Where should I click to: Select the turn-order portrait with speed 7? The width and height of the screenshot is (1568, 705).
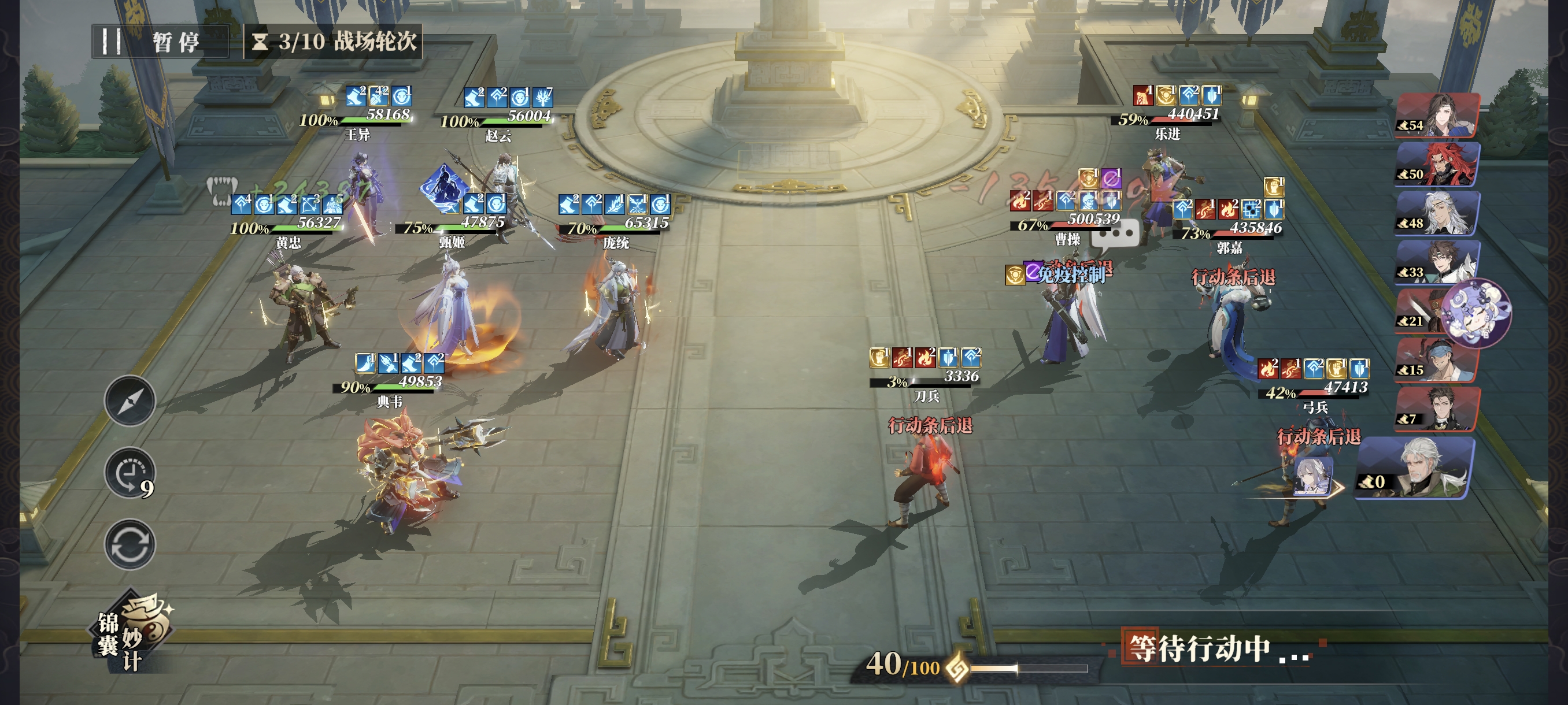point(1438,409)
